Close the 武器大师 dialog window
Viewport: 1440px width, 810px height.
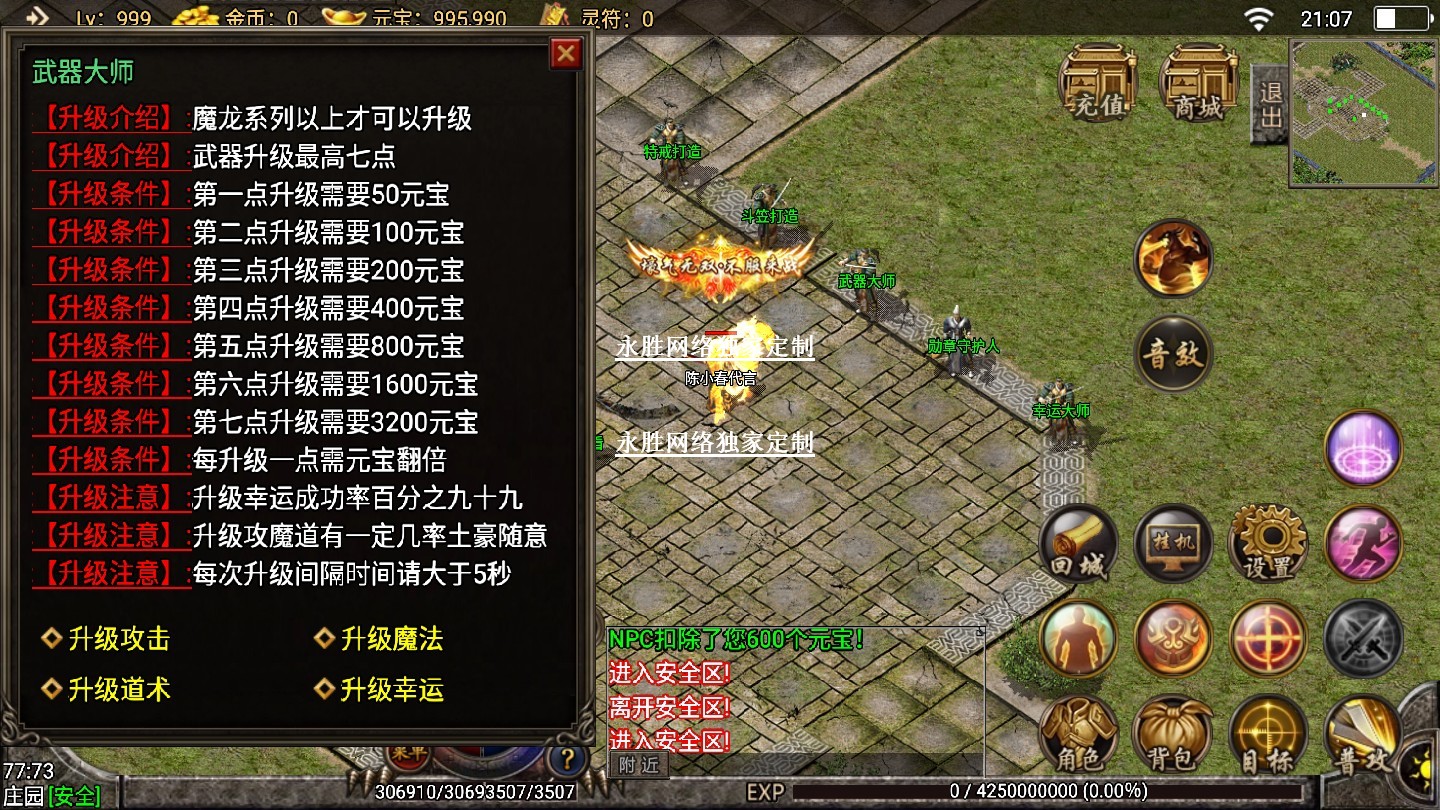[566, 54]
